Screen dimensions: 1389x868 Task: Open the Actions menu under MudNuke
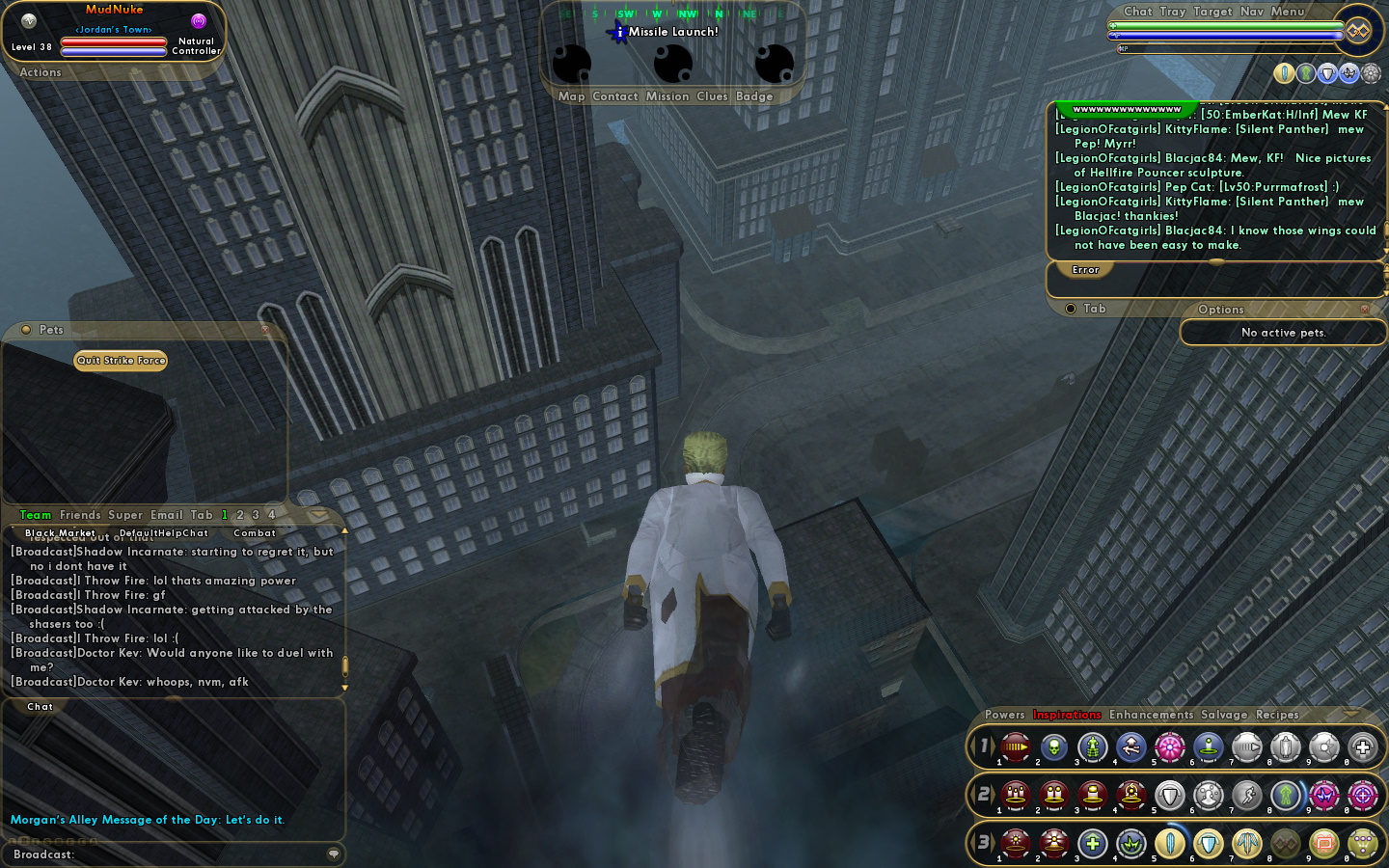click(x=41, y=72)
